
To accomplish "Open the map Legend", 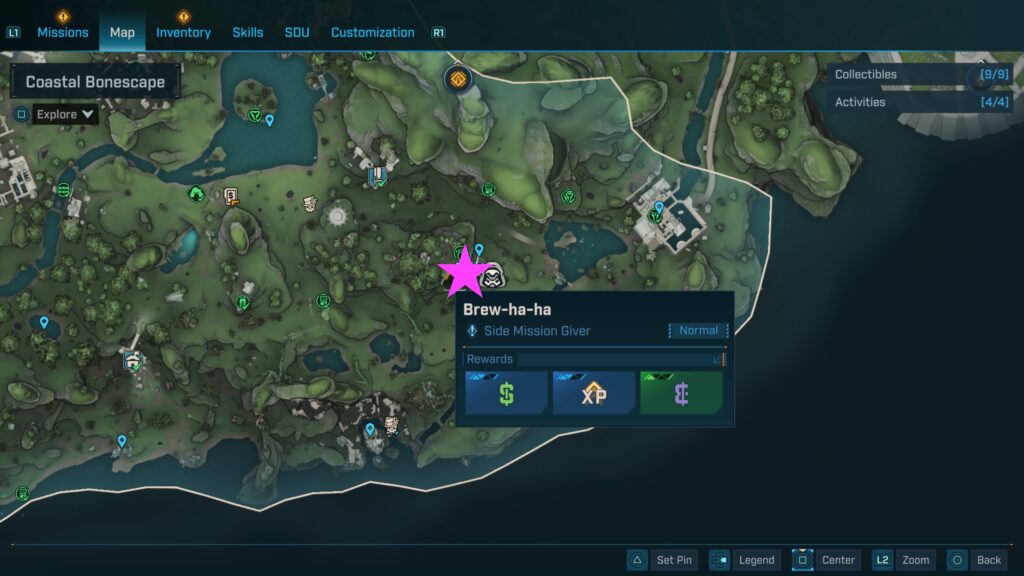I will pos(744,560).
